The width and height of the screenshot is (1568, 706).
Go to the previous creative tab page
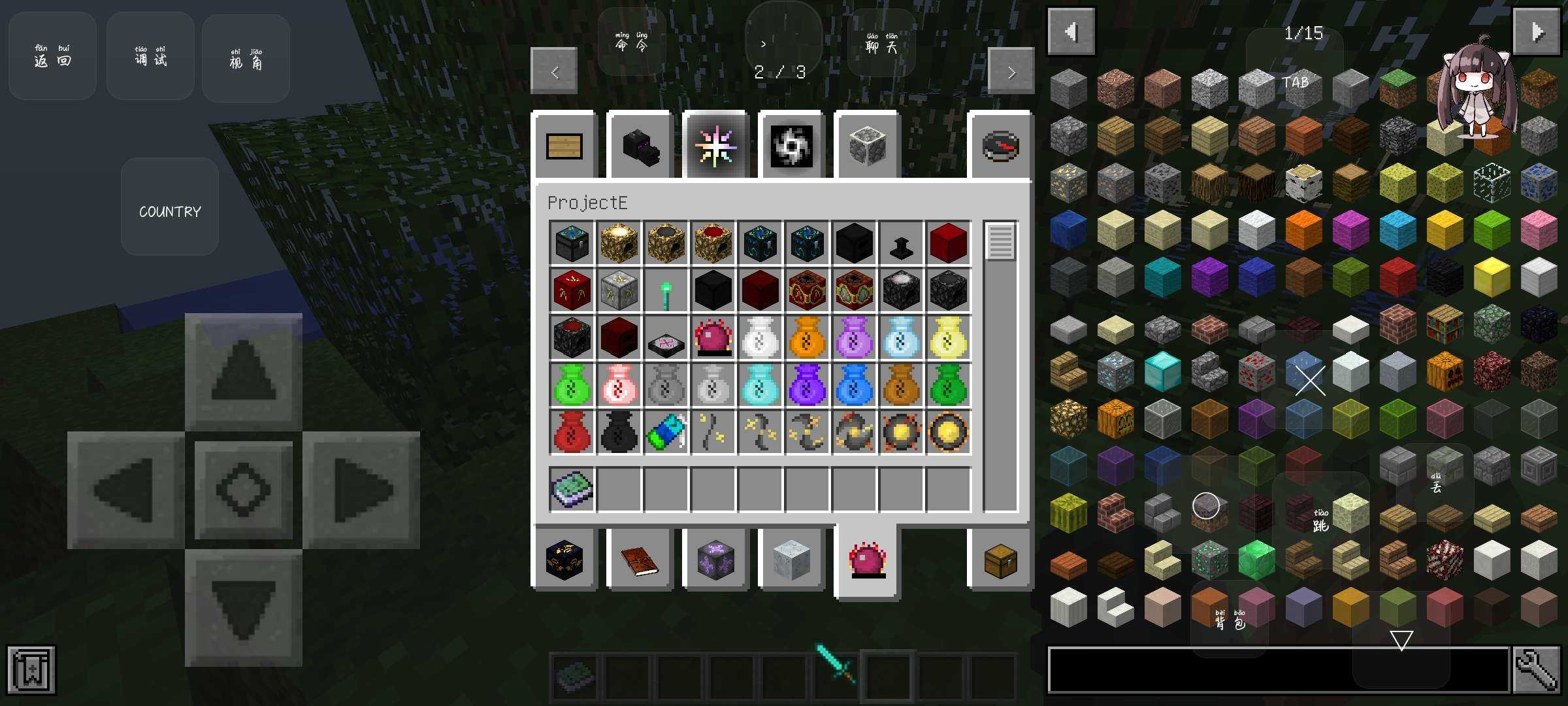(x=554, y=71)
